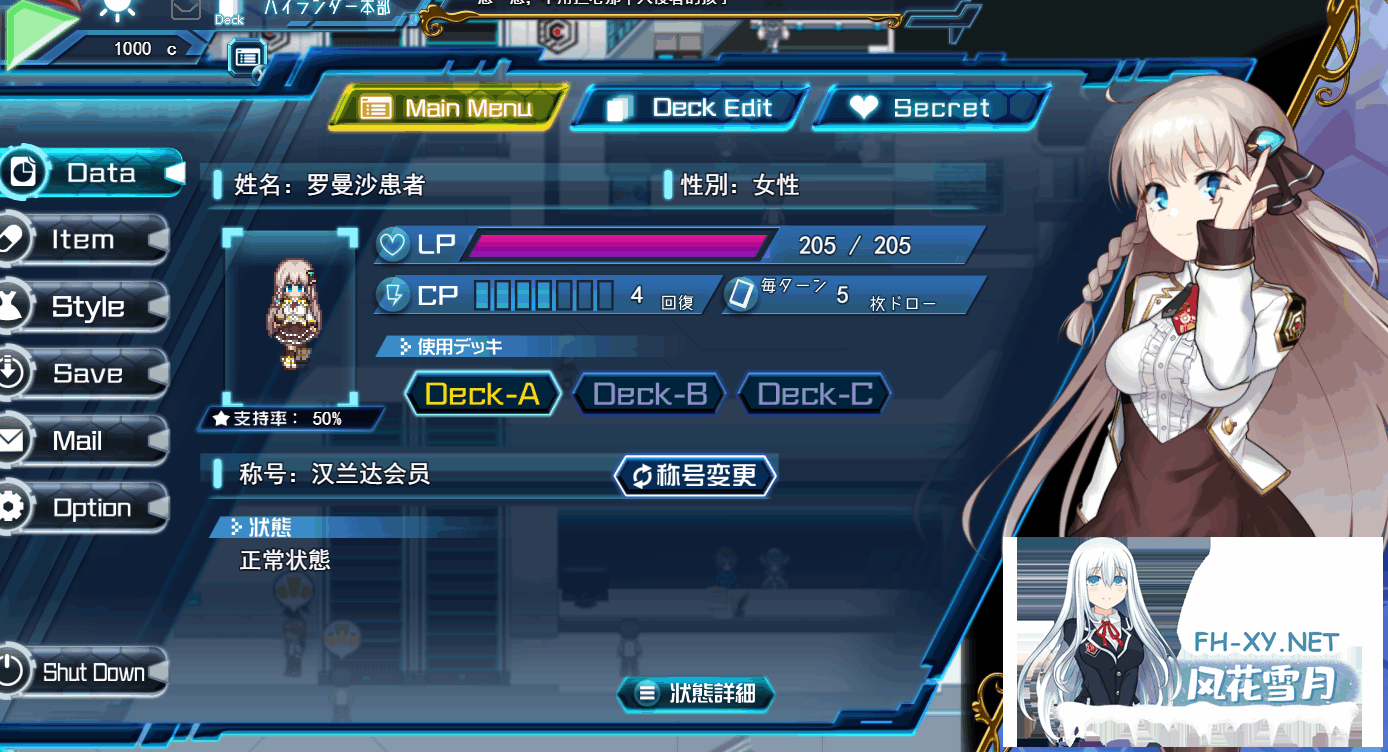Open Mail via the envelope icon
The image size is (1388, 752).
click(14, 439)
